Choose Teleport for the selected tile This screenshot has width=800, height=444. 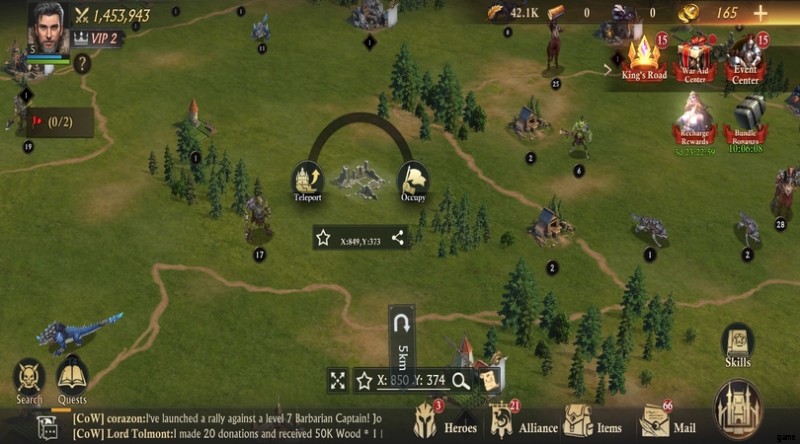tap(308, 181)
